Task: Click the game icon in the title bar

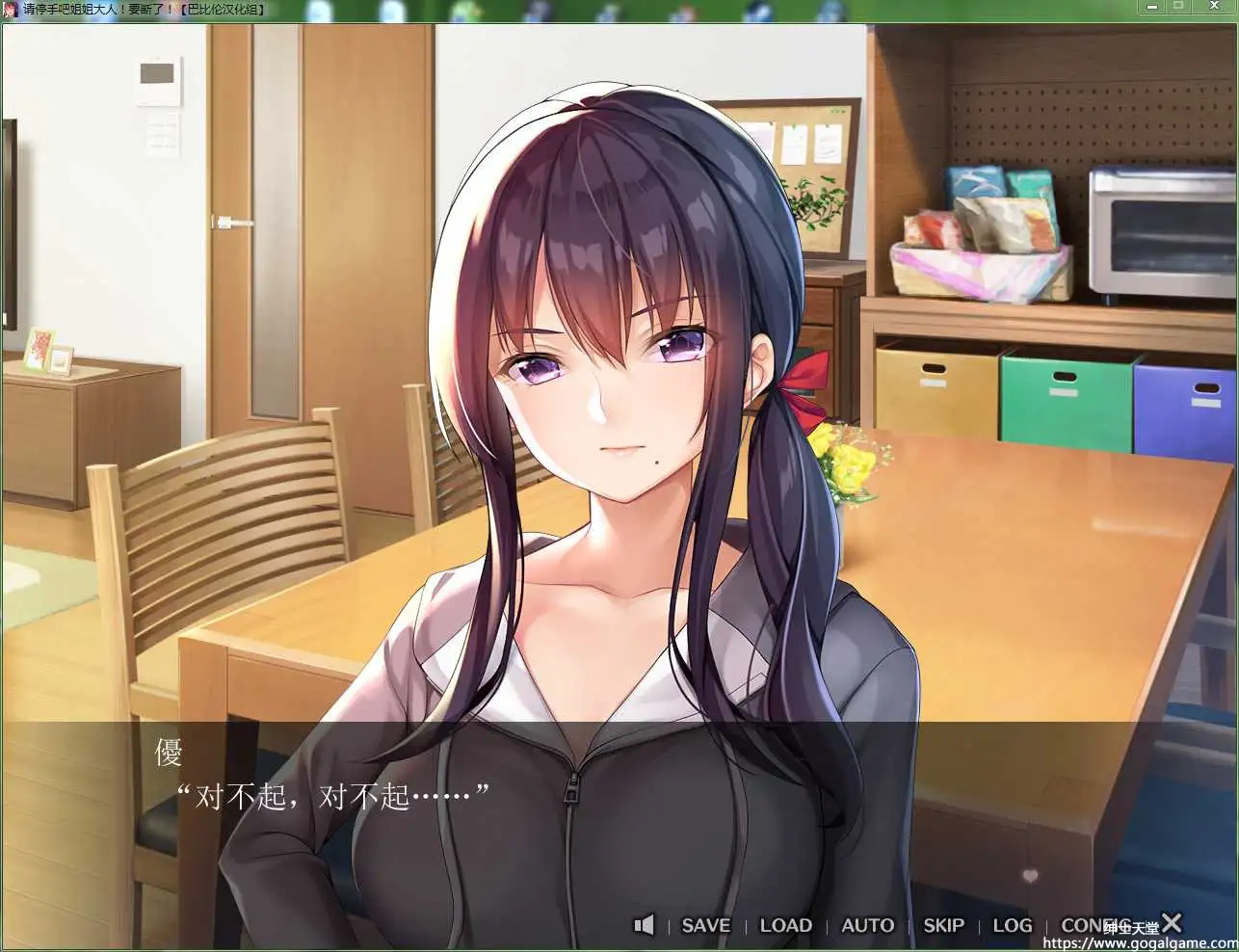Action: [11, 10]
